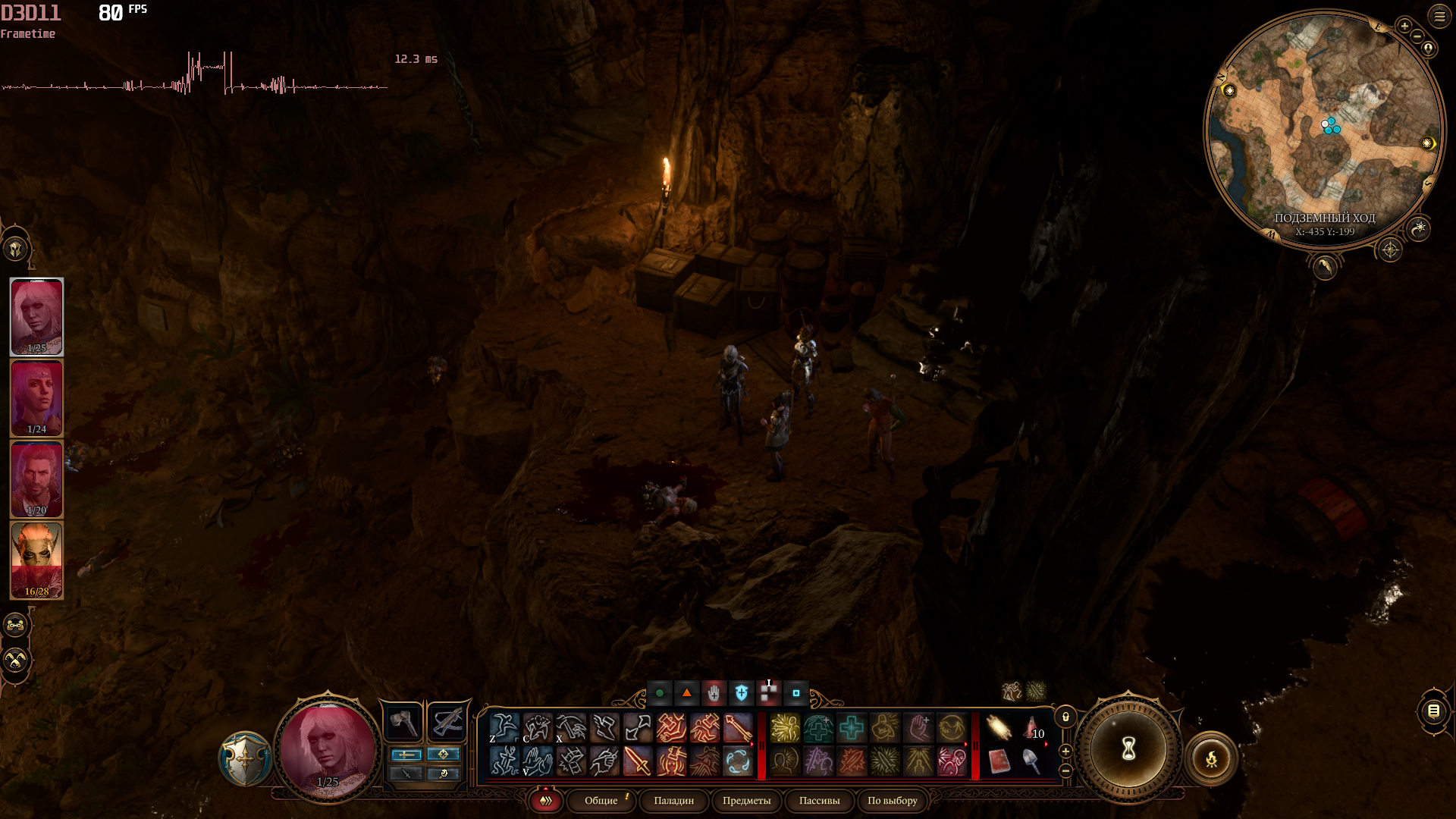
Task: Choose the crossbow ranged weapon slot
Action: [x=446, y=723]
